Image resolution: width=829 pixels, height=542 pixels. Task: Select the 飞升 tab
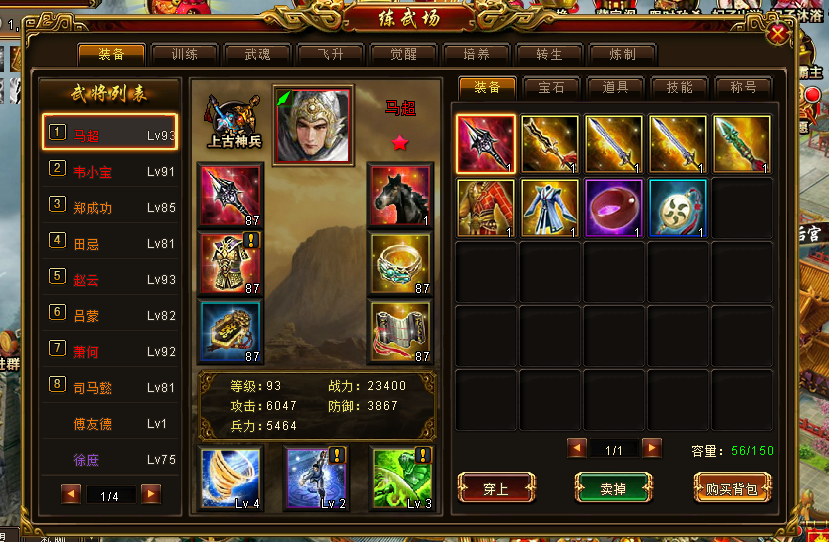click(x=330, y=54)
